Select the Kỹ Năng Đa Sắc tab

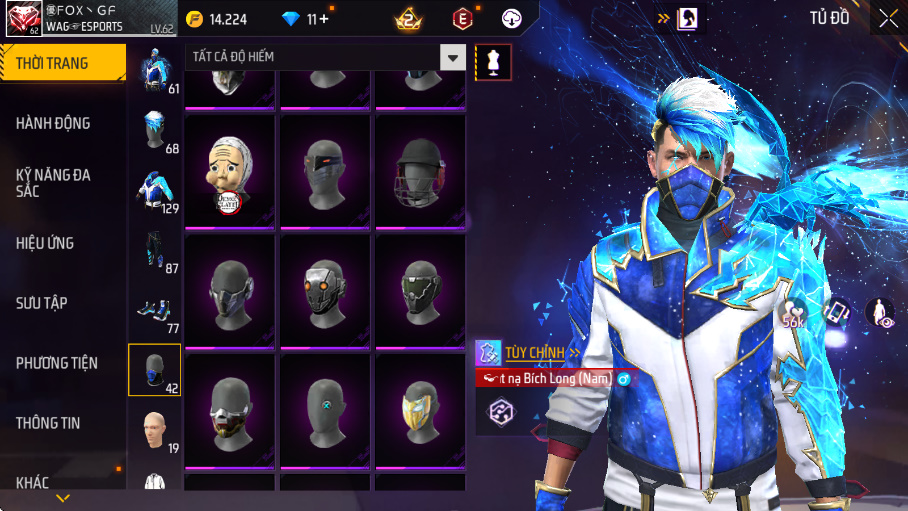(x=62, y=182)
